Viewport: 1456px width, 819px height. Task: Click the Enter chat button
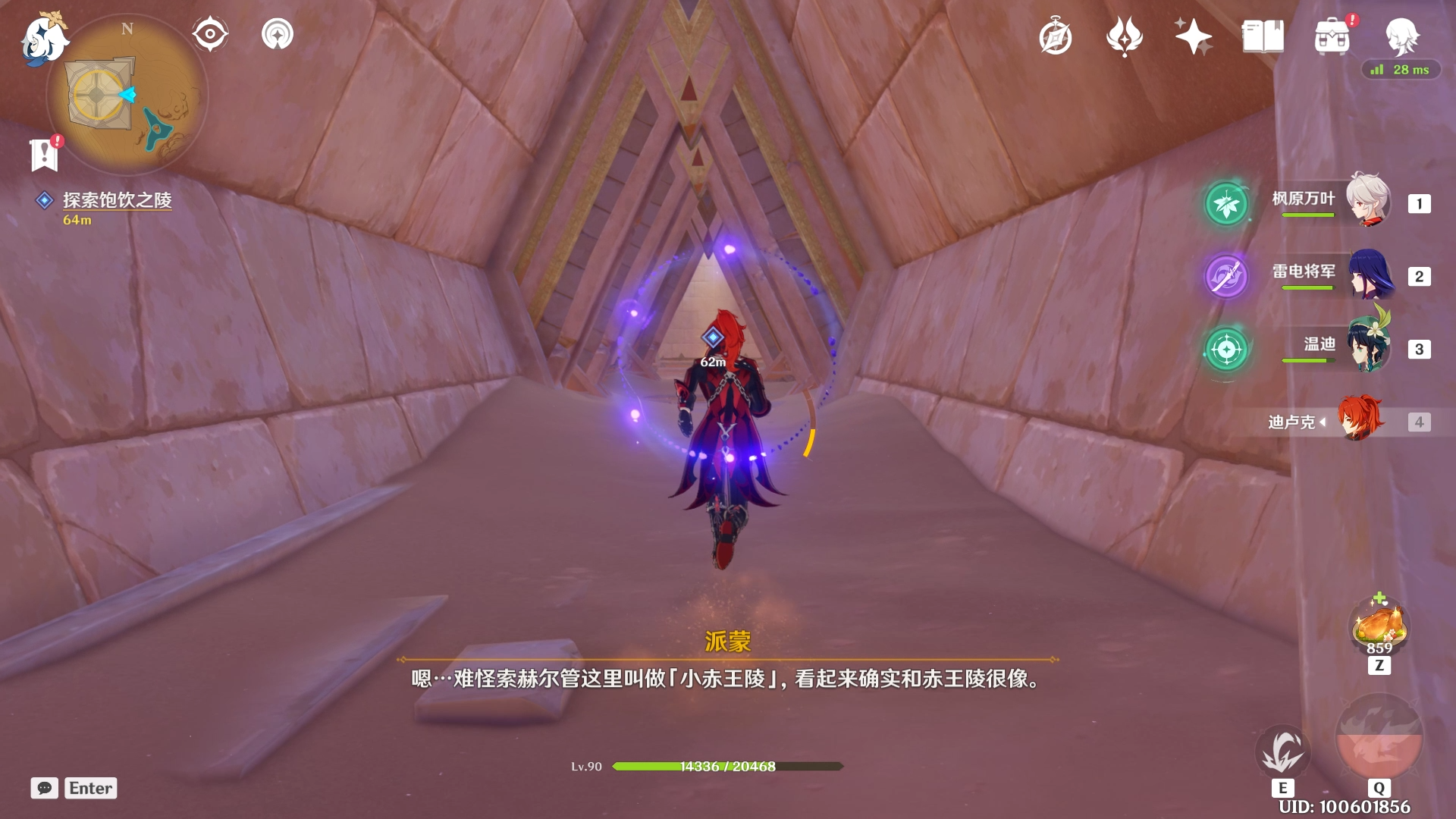coord(89,788)
